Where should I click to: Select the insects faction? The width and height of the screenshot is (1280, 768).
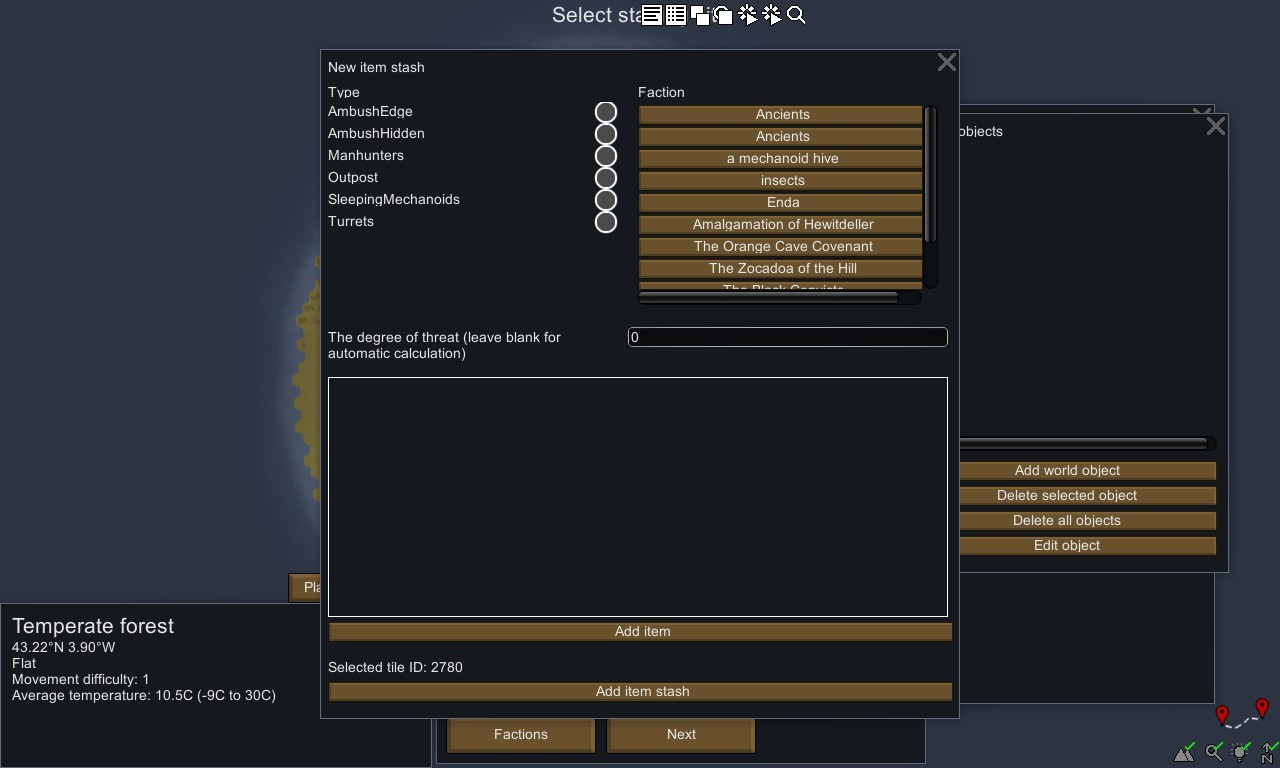click(x=781, y=181)
